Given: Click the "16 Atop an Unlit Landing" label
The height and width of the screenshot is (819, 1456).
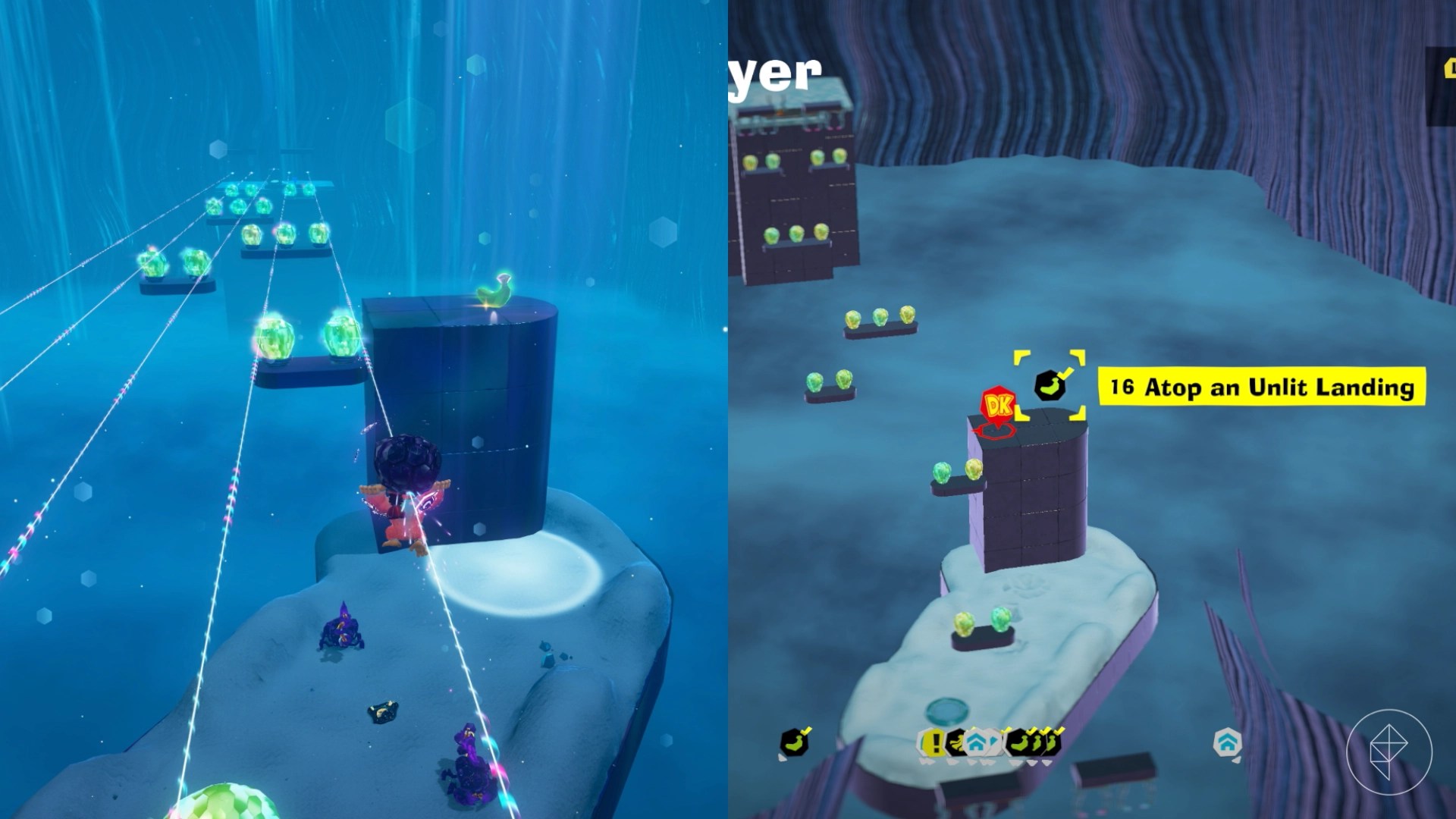Looking at the screenshot, I should tap(1262, 387).
